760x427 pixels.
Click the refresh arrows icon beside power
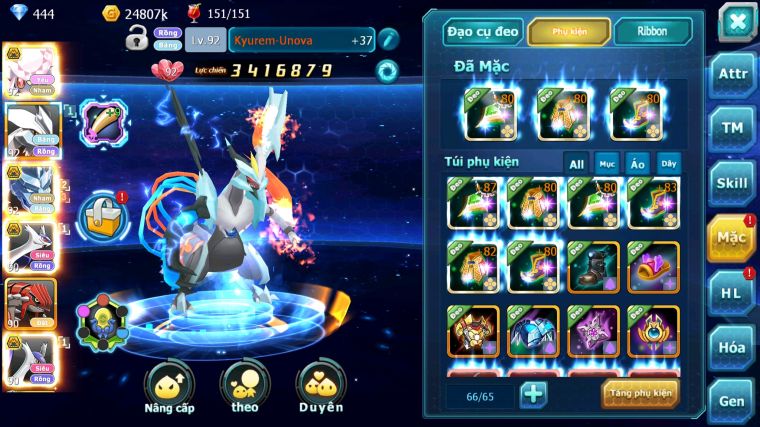(x=386, y=71)
